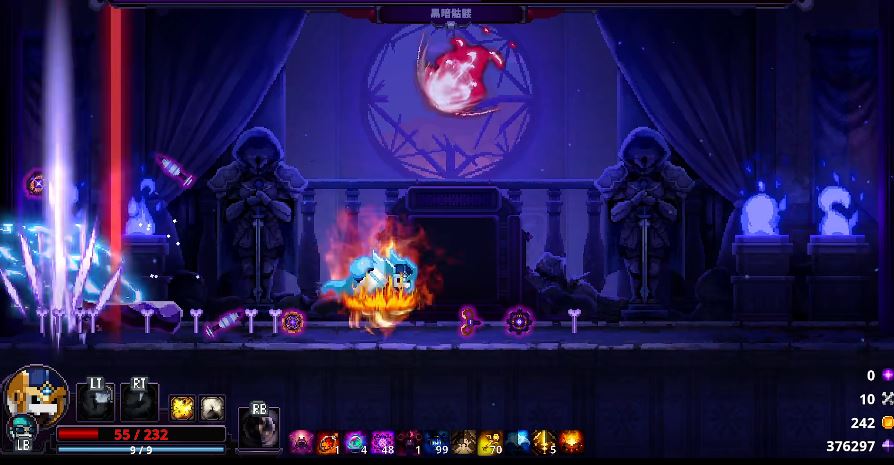Click the yellow spark passive icon
This screenshot has width=894, height=465.
point(182,407)
